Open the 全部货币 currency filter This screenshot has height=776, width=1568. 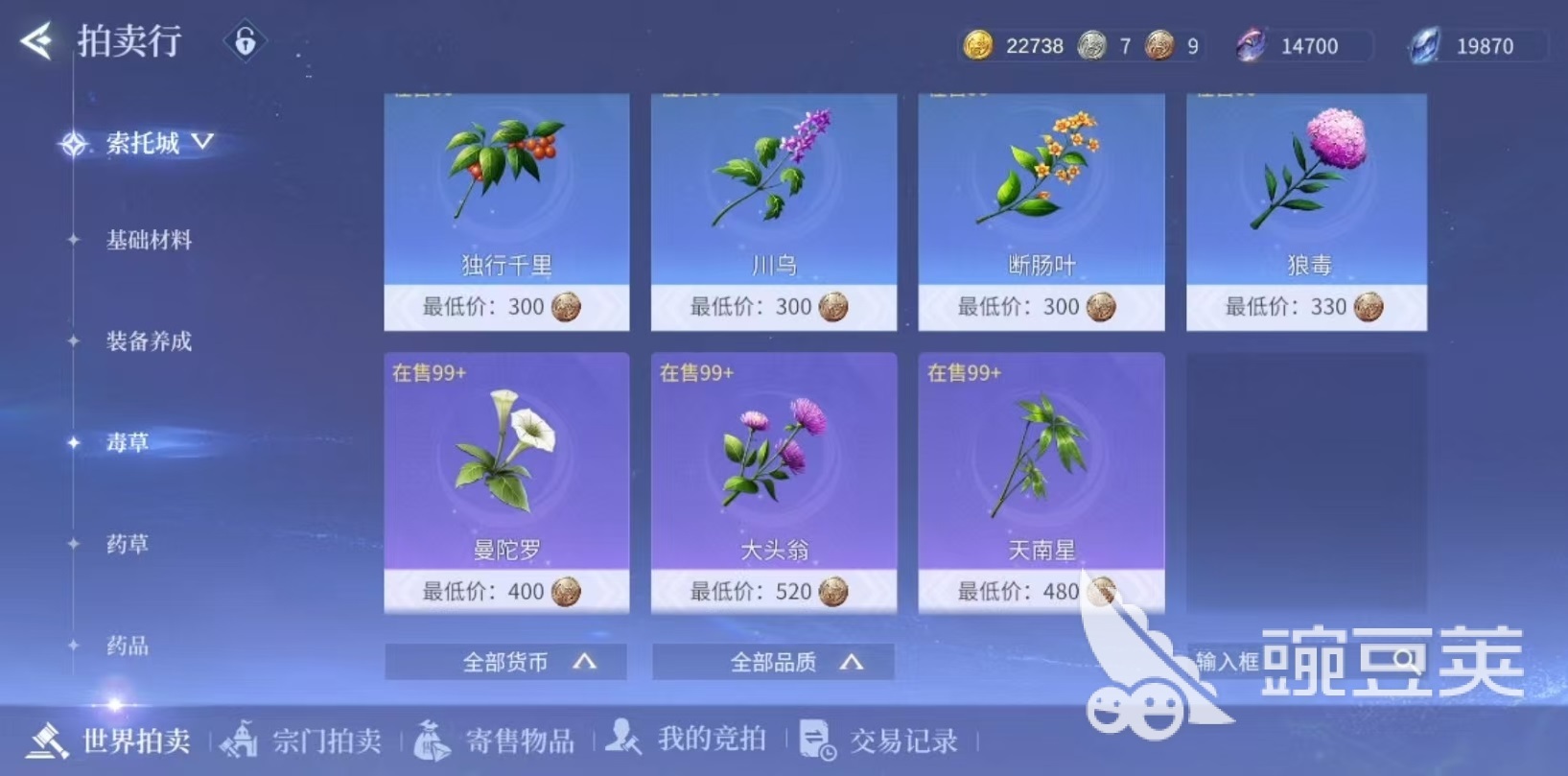506,662
